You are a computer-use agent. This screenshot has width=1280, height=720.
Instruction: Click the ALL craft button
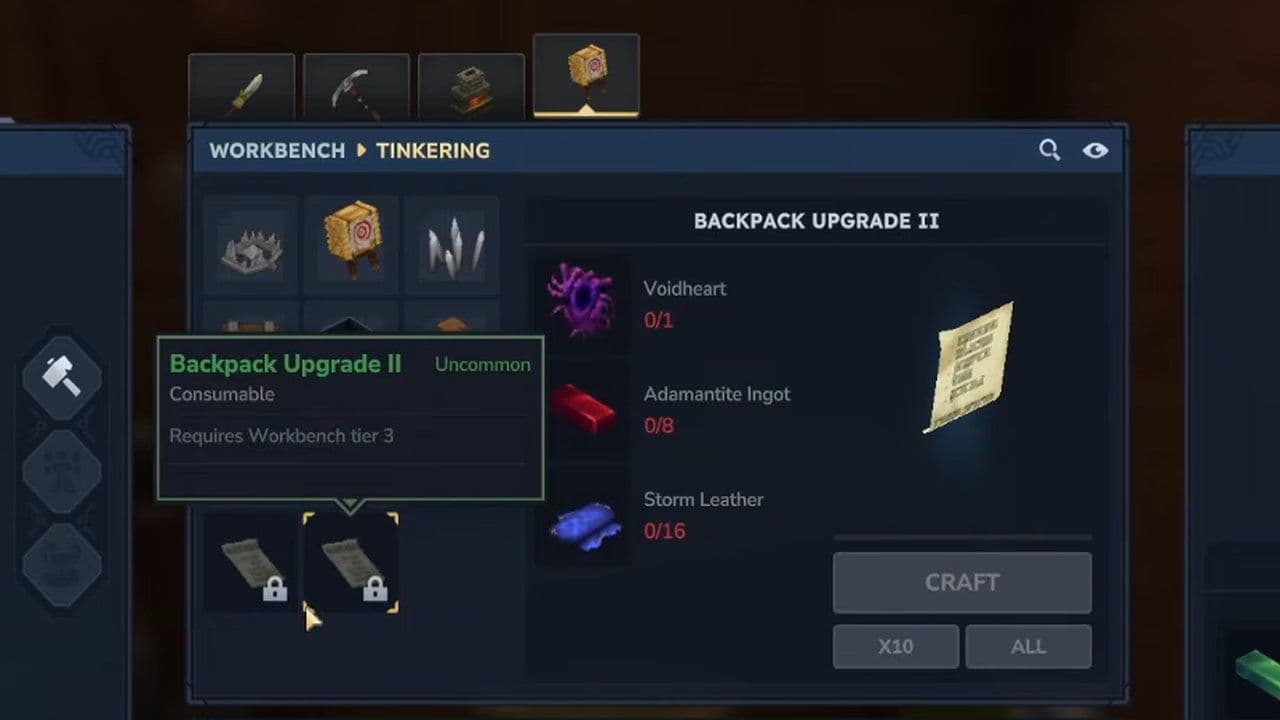pyautogui.click(x=1028, y=646)
